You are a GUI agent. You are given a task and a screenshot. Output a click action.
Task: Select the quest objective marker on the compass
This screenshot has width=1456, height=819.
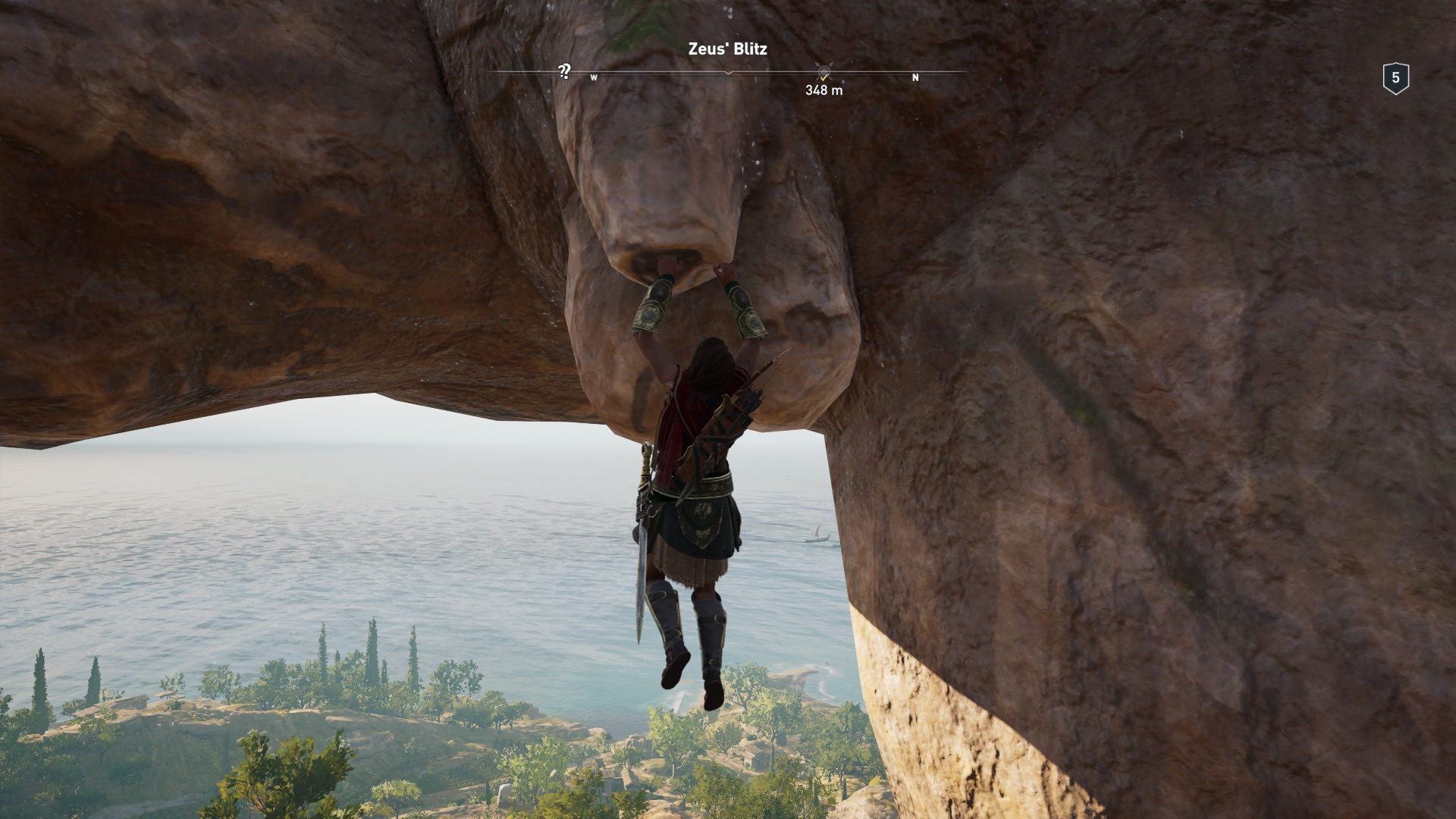pyautogui.click(x=824, y=72)
